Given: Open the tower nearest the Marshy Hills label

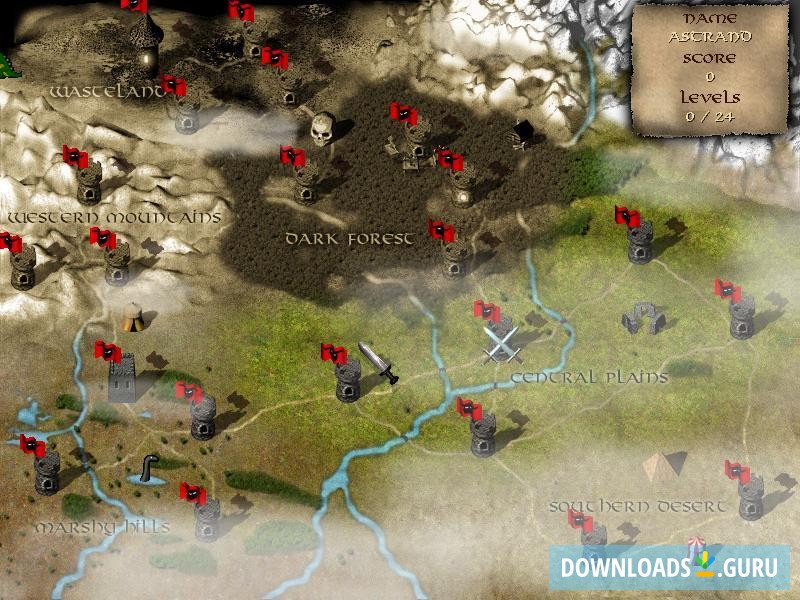Looking at the screenshot, I should [x=207, y=518].
